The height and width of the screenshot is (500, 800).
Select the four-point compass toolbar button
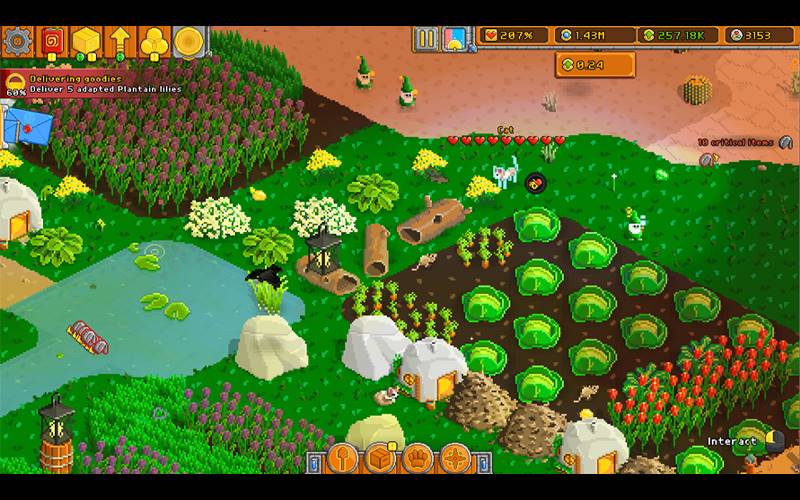[x=457, y=459]
